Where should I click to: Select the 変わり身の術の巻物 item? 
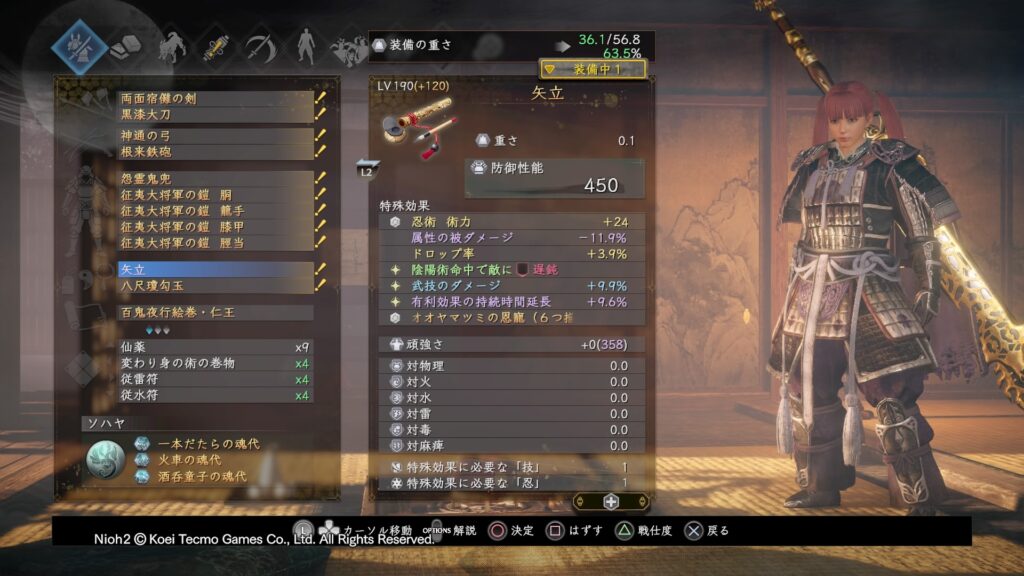point(215,362)
